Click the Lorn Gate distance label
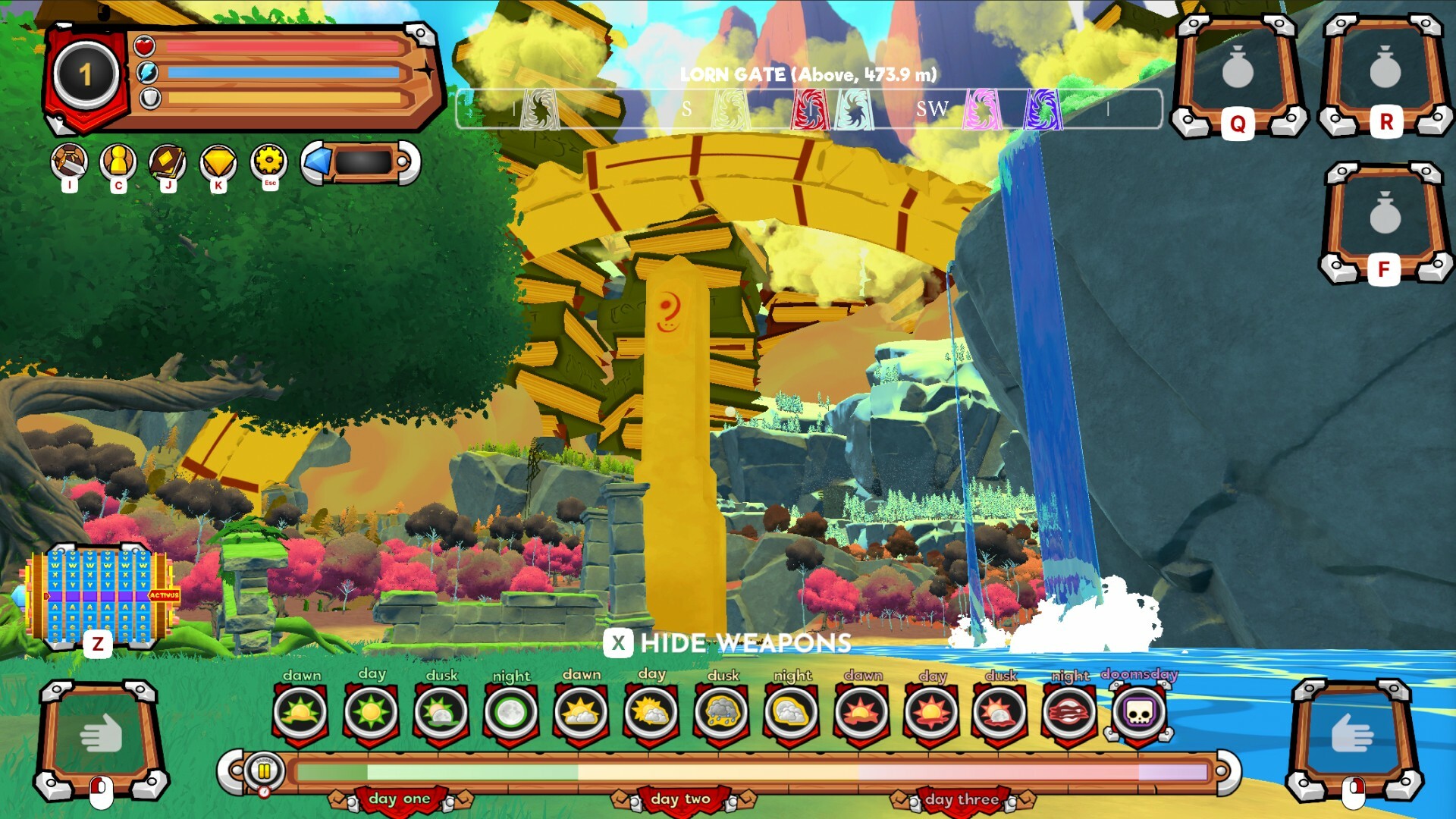1456x819 pixels. (x=809, y=75)
